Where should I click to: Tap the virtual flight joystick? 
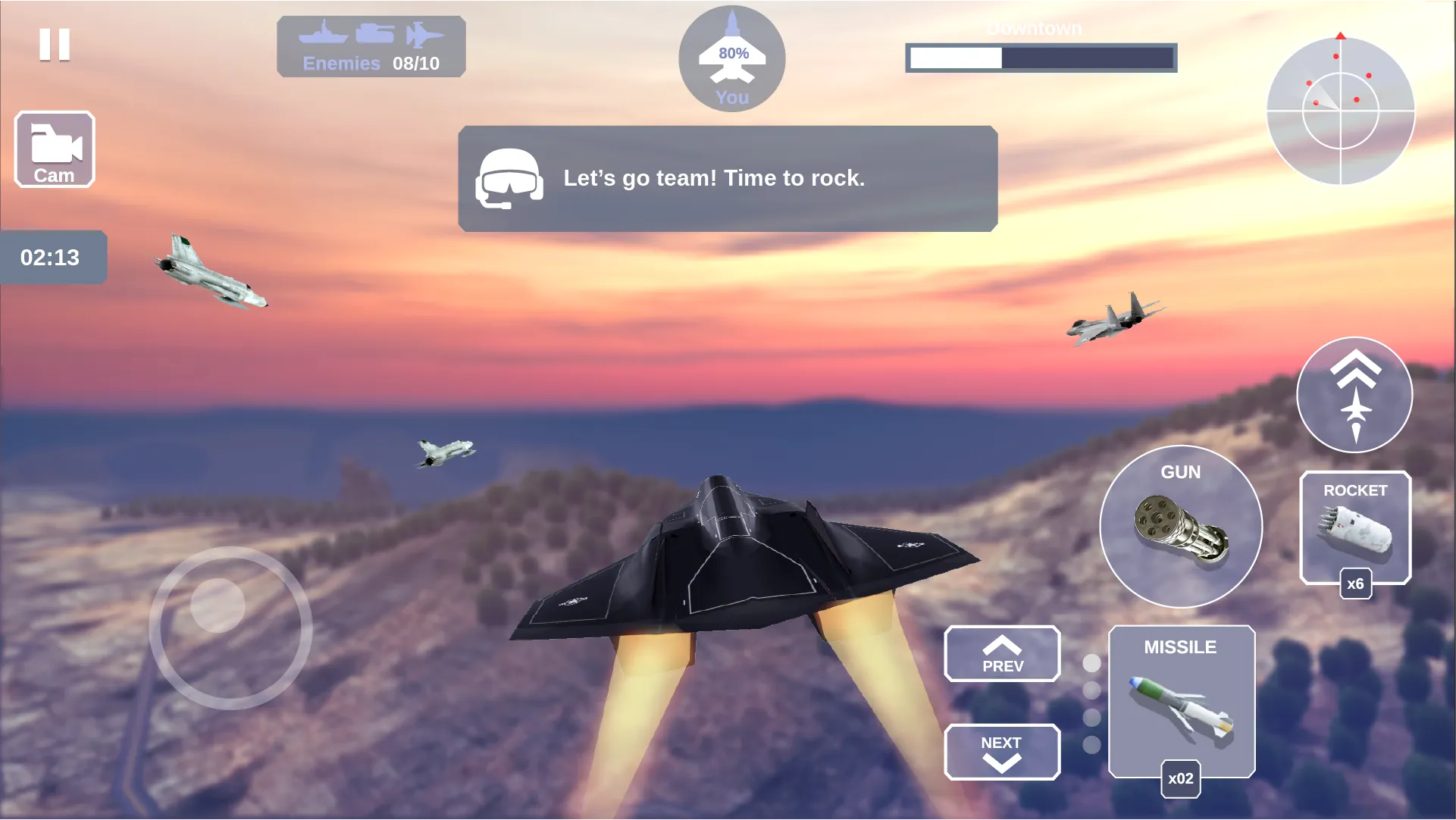[230, 628]
